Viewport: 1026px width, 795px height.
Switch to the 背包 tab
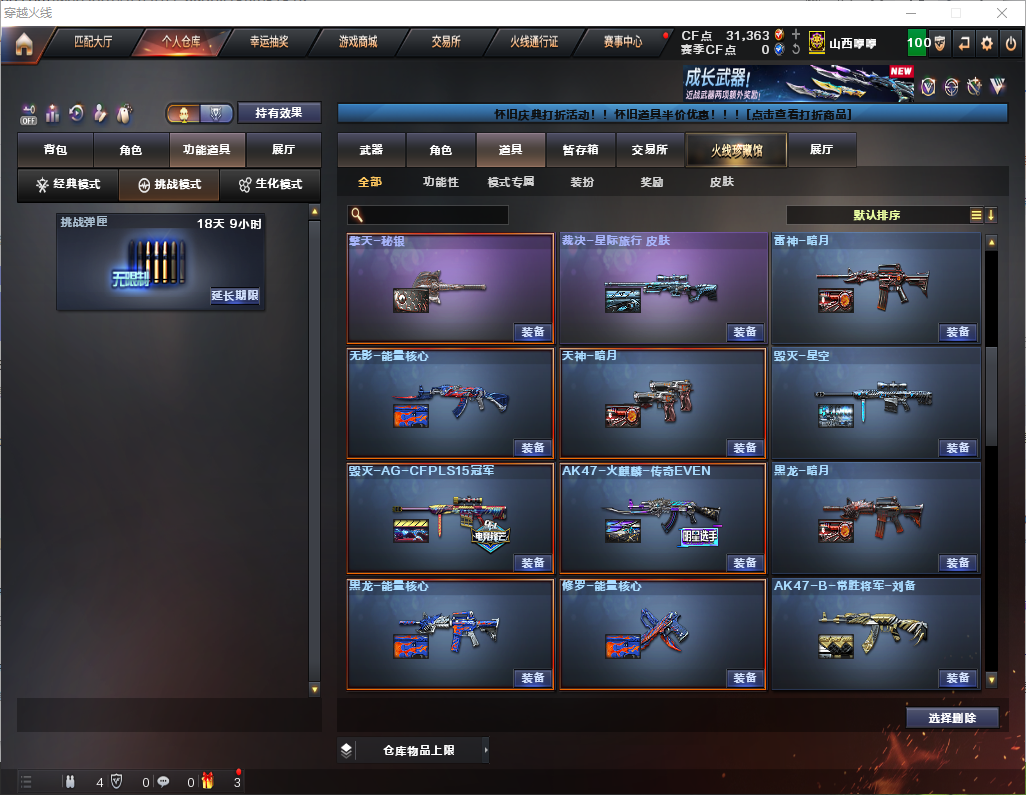(56, 150)
